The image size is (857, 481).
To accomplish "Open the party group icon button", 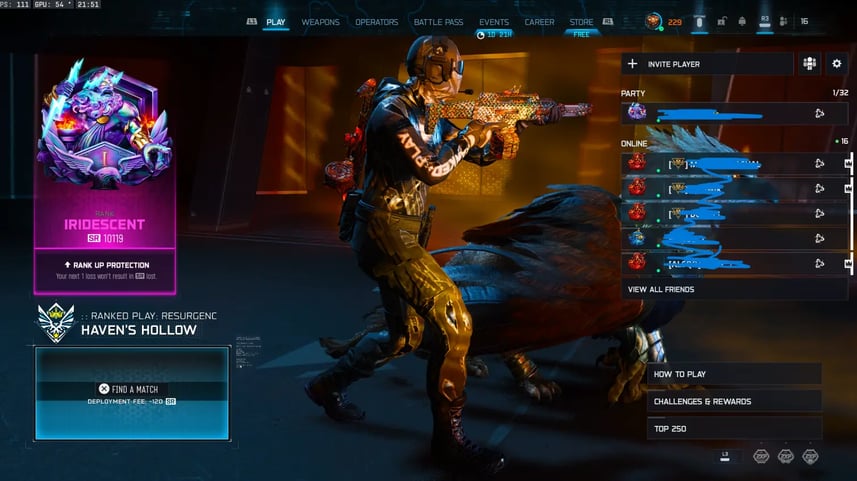I will tap(809, 64).
